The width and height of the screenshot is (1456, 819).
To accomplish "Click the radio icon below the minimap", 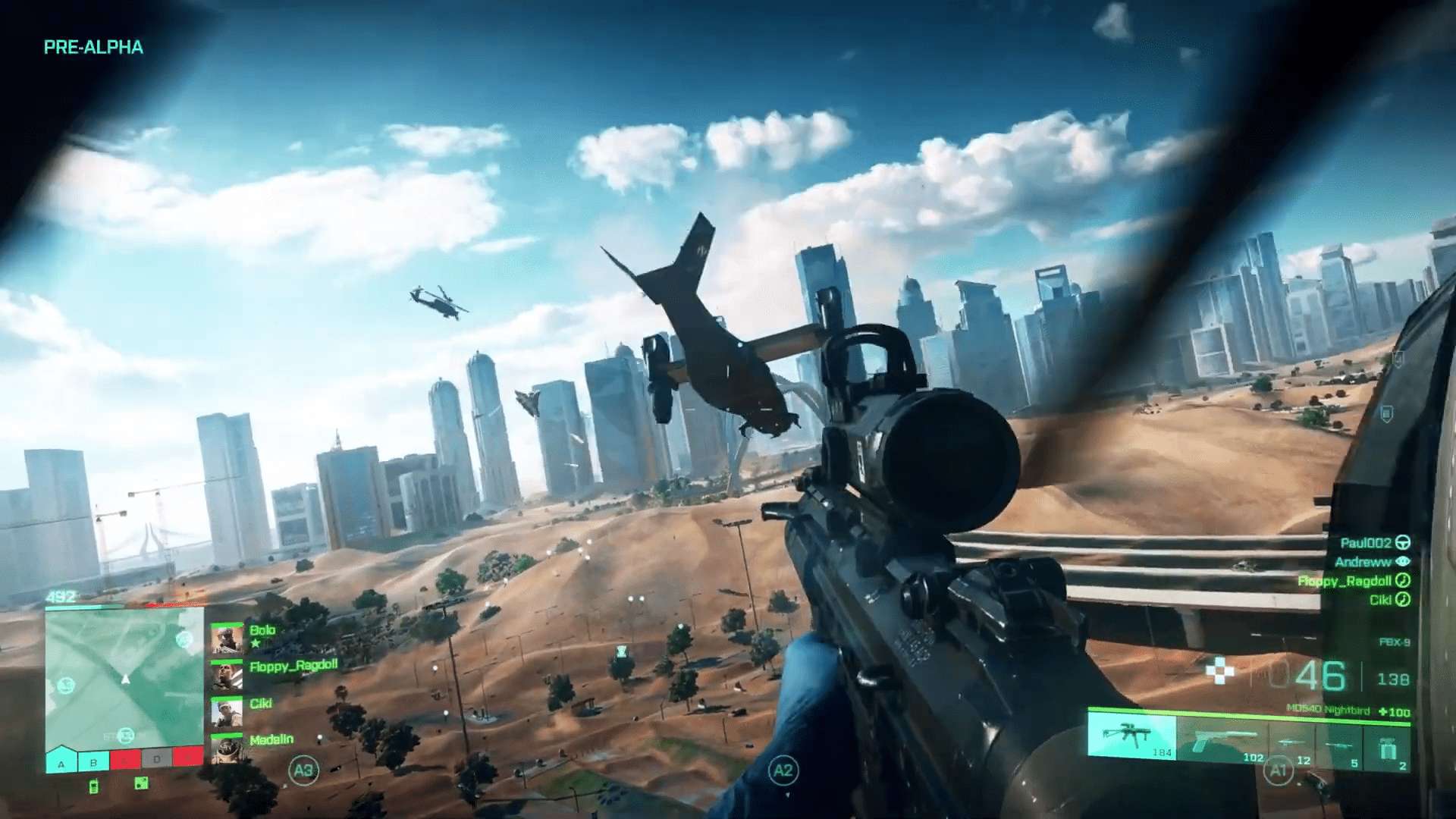I will coord(94,786).
